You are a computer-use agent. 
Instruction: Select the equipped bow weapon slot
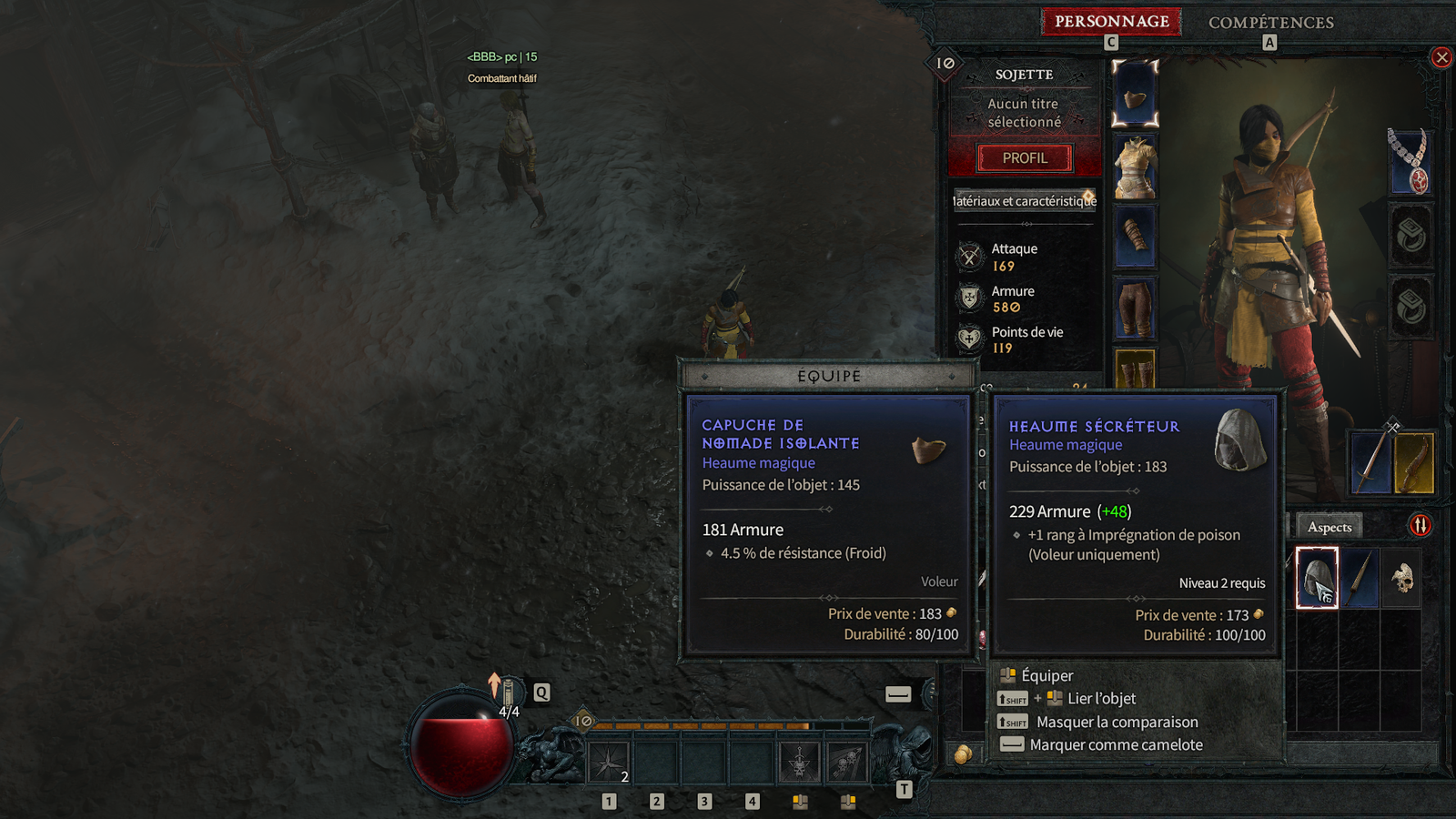coord(1414,462)
